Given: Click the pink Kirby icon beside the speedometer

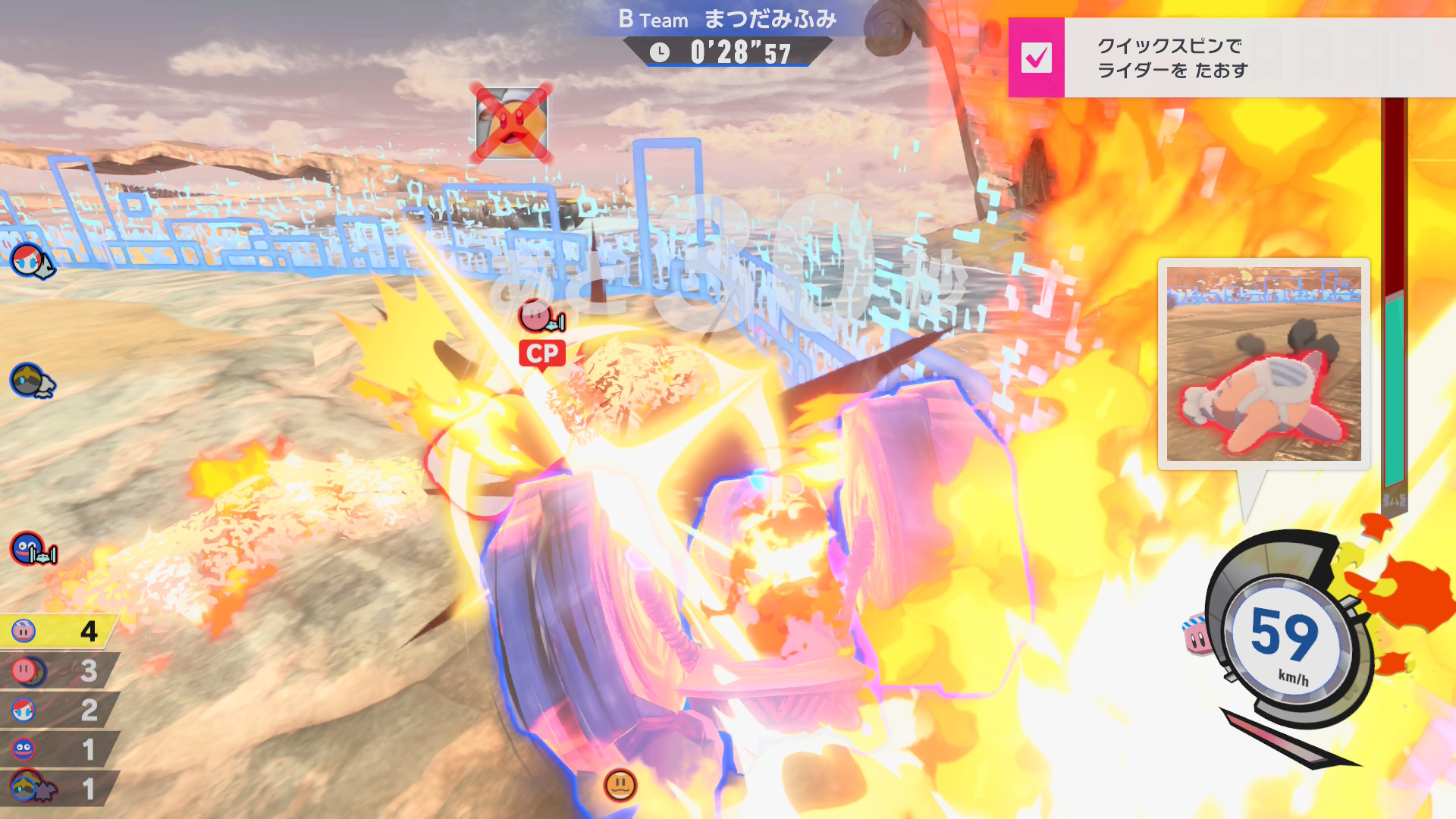Looking at the screenshot, I should (1196, 635).
